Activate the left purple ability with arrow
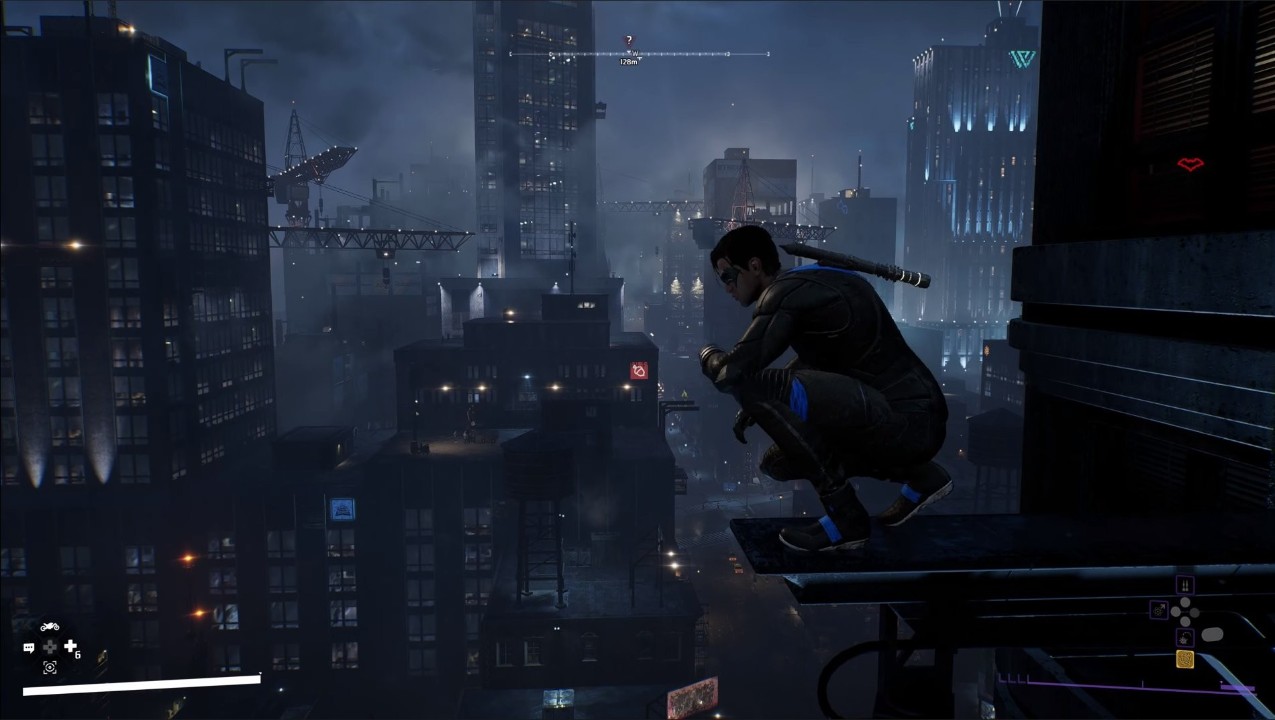Image resolution: width=1275 pixels, height=720 pixels. (x=1159, y=608)
